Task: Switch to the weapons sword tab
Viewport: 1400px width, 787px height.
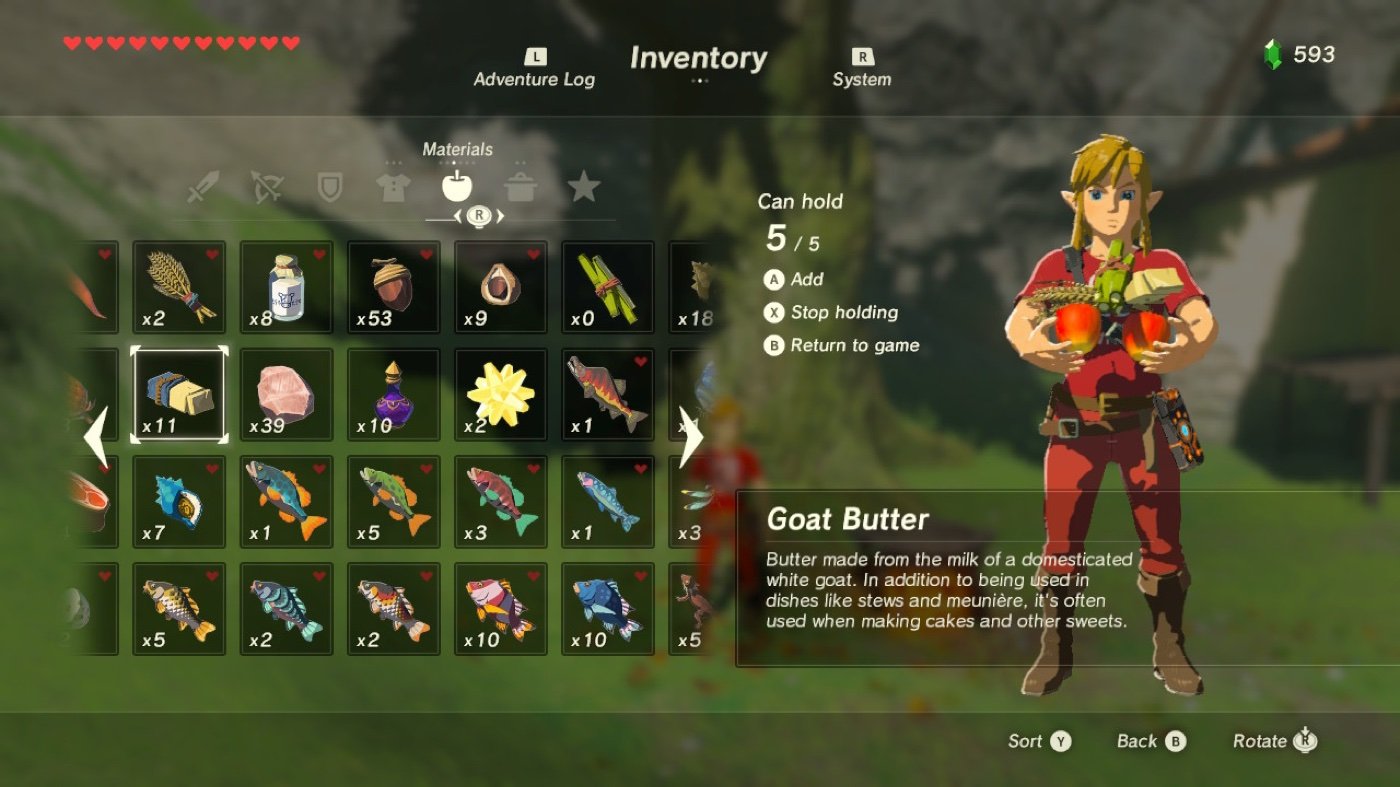Action: 204,186
